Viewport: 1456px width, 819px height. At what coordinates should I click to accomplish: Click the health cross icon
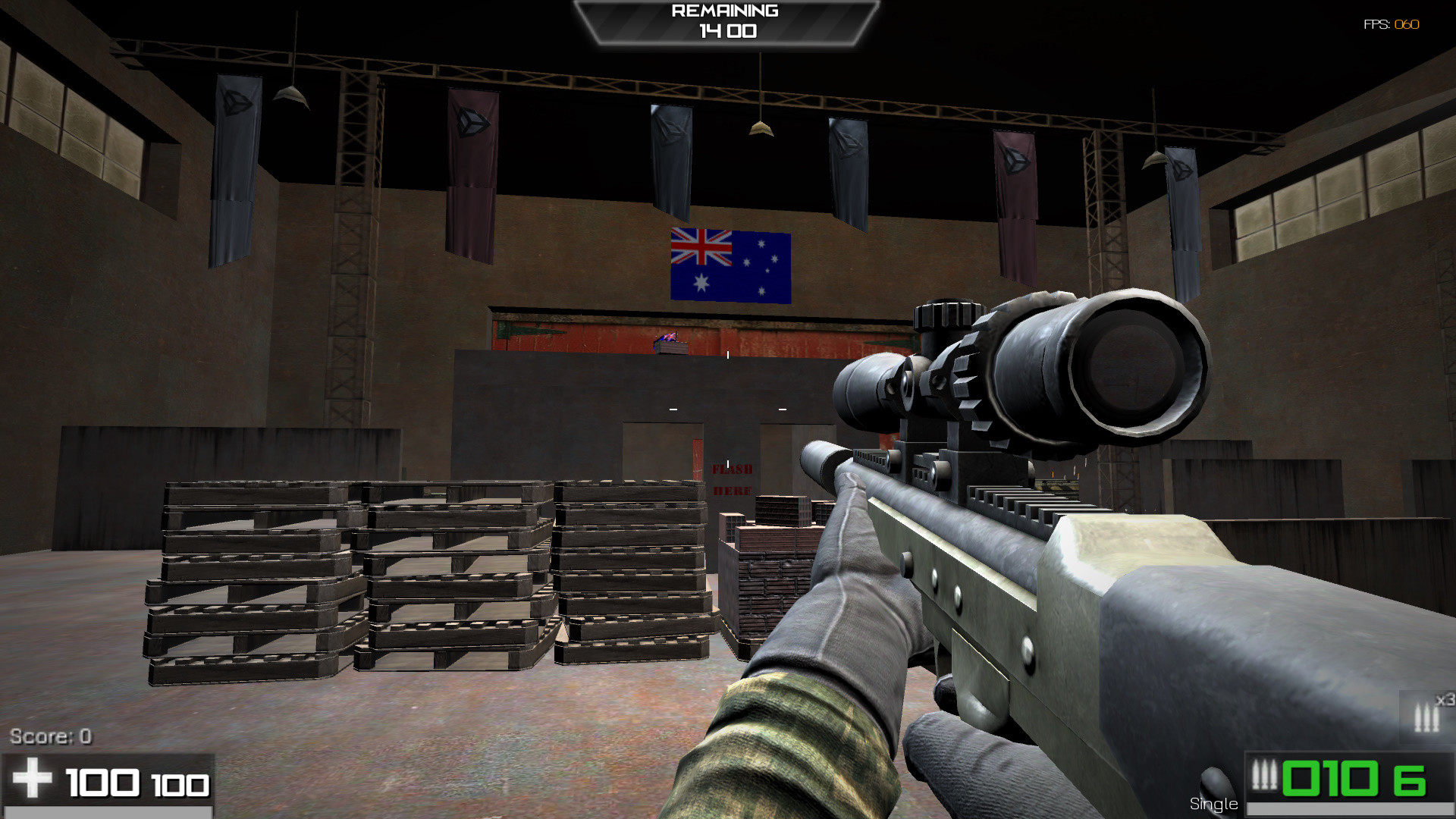[x=32, y=779]
